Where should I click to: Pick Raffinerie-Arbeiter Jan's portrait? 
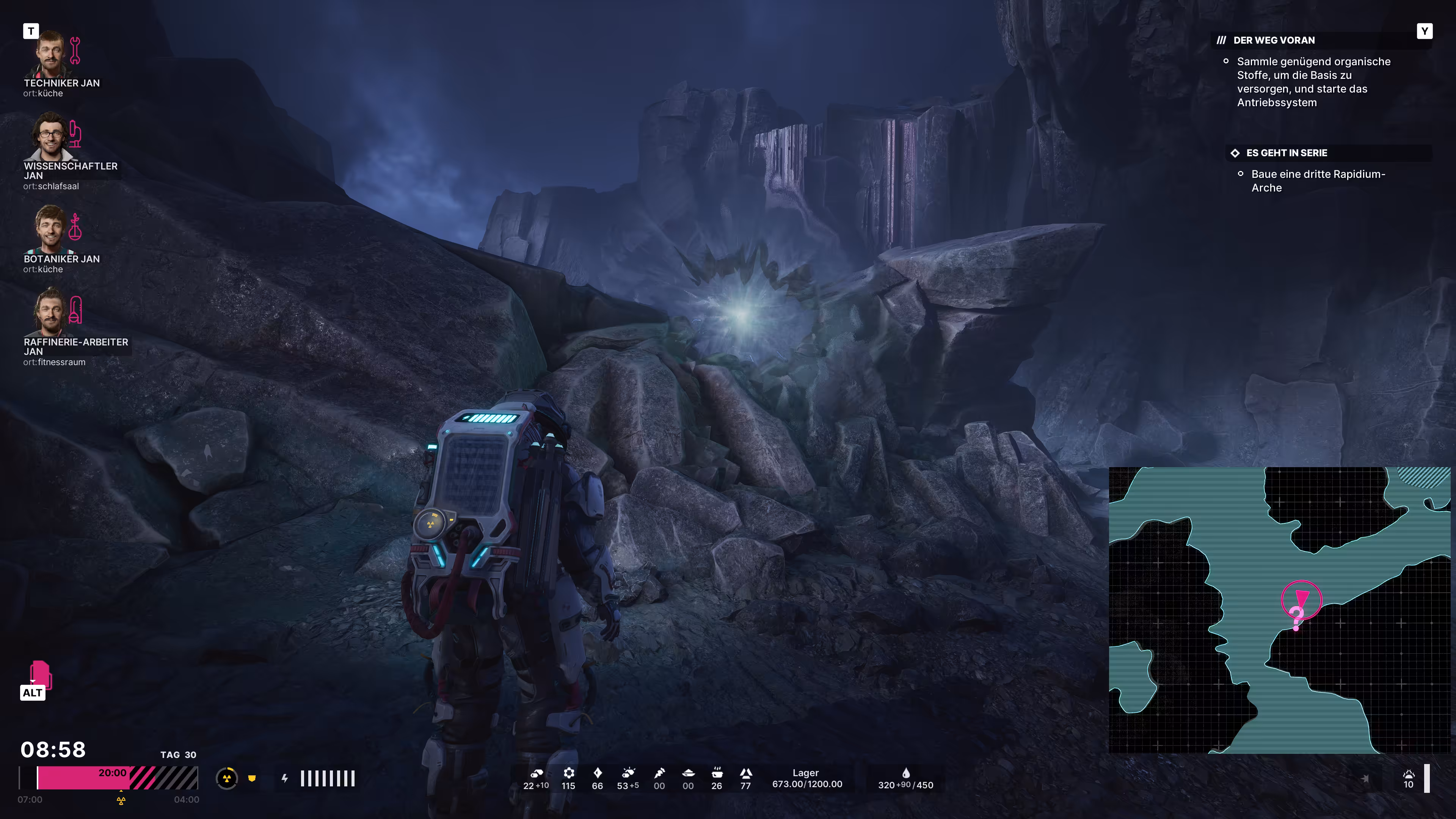coord(50,312)
